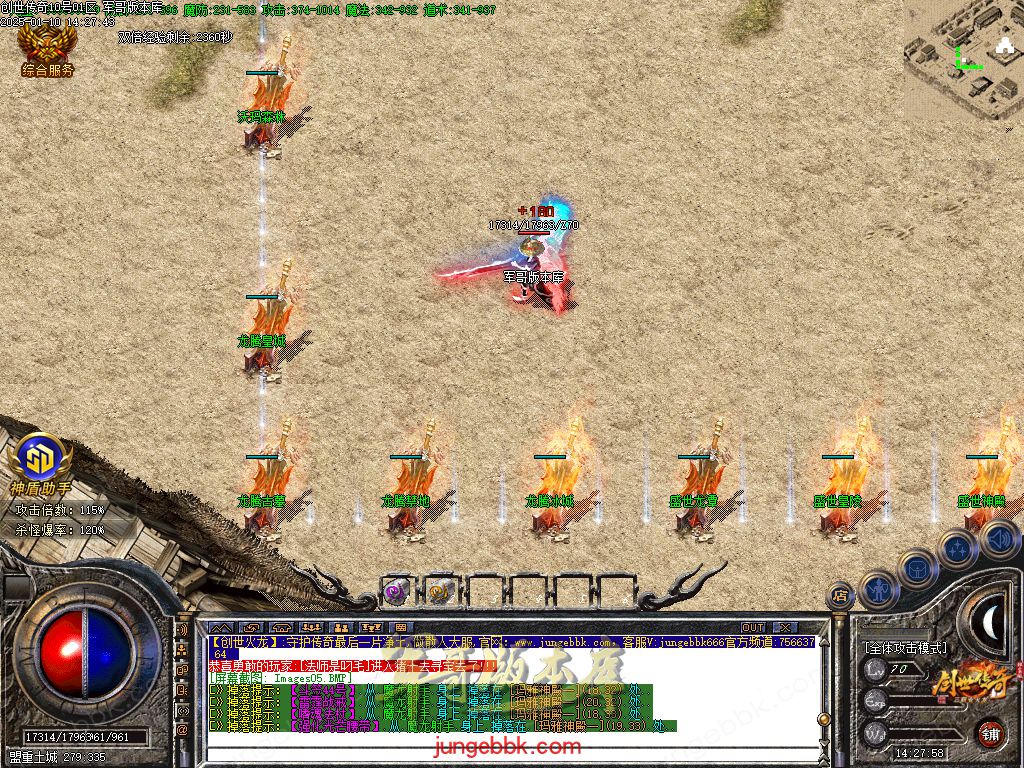The image size is (1024, 768).
Task: Open the inventory bag
Action: pyautogui.click(x=917, y=568)
